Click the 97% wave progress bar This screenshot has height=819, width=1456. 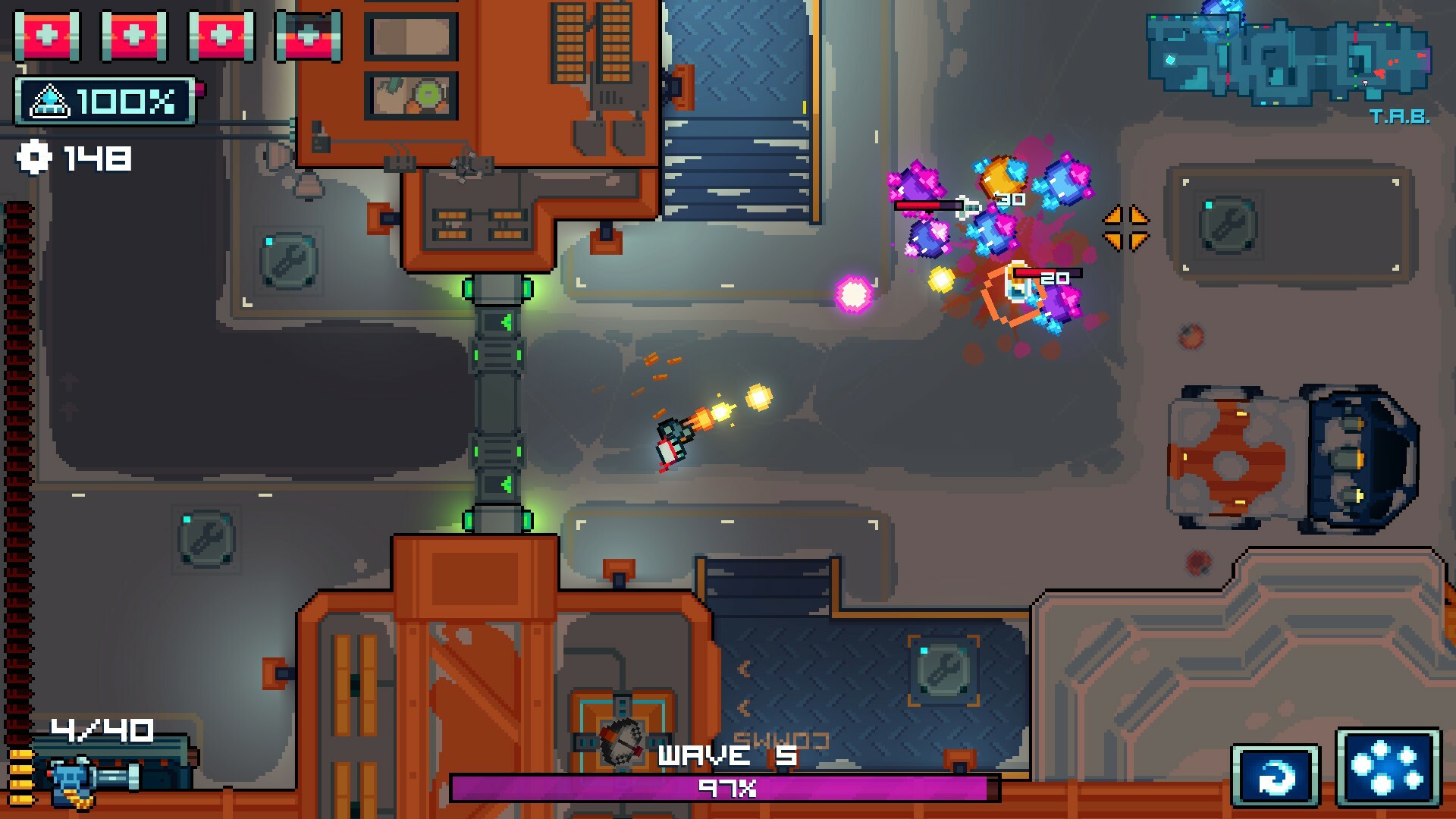(726, 787)
